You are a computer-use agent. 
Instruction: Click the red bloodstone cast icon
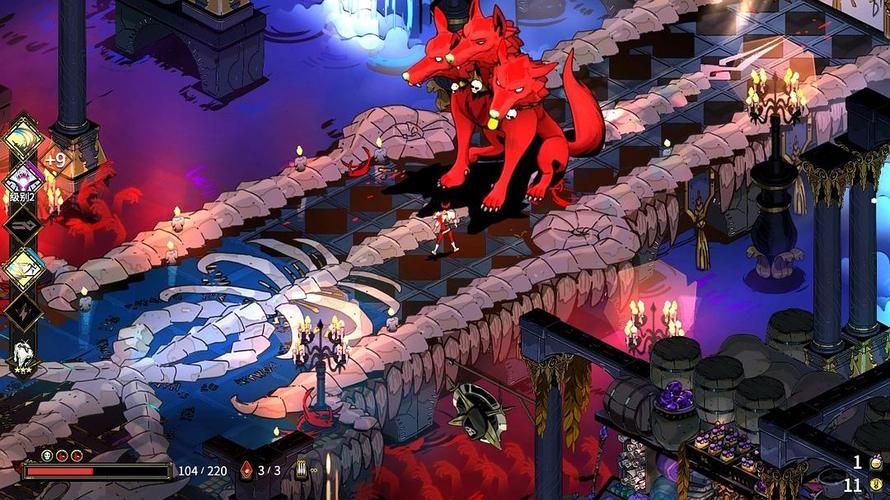pyautogui.click(x=247, y=470)
